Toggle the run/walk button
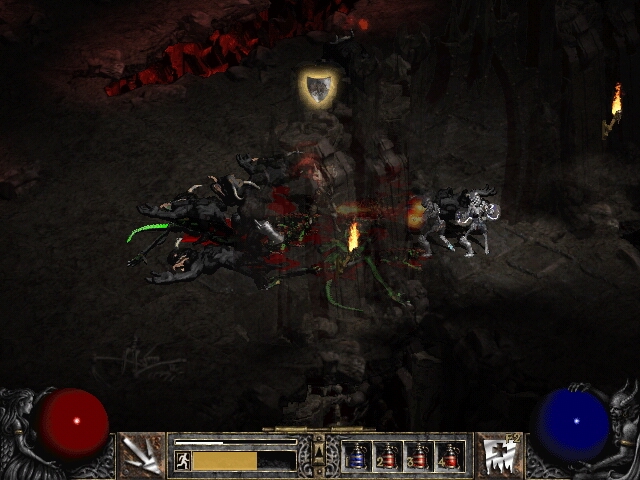The image size is (640, 480). 182,460
